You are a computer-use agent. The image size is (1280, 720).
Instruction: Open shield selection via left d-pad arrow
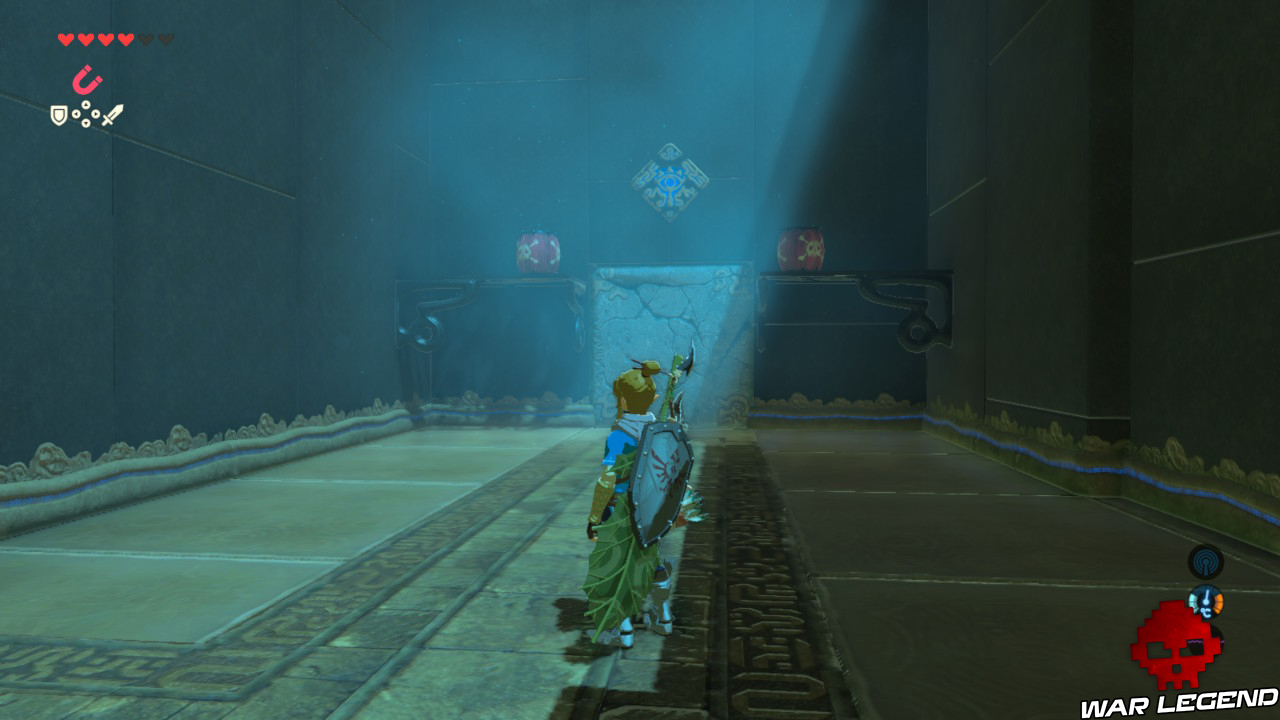coord(76,114)
